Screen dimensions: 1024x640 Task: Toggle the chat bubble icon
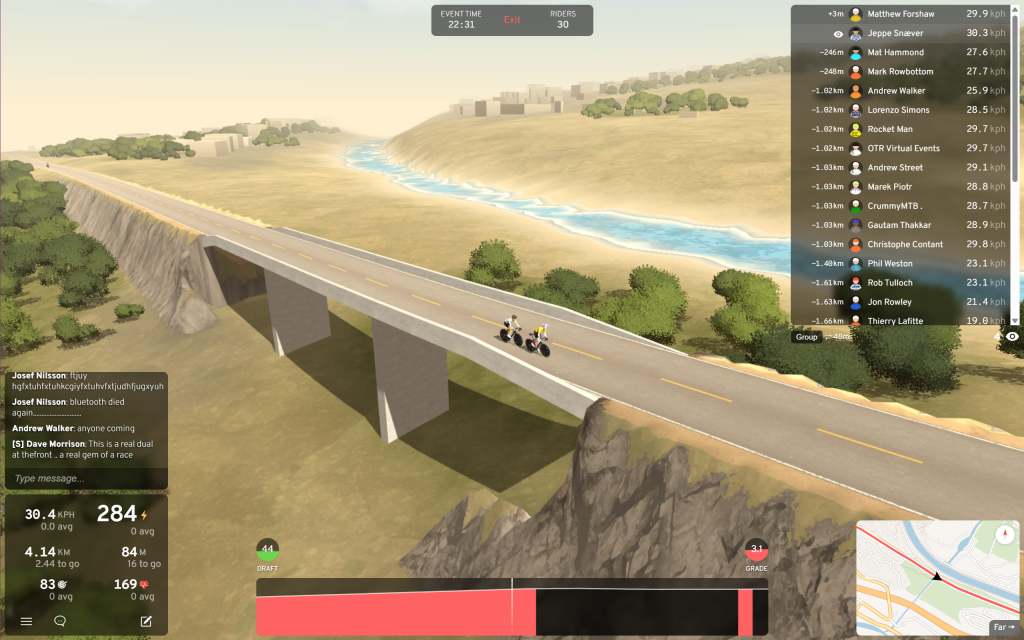point(60,621)
